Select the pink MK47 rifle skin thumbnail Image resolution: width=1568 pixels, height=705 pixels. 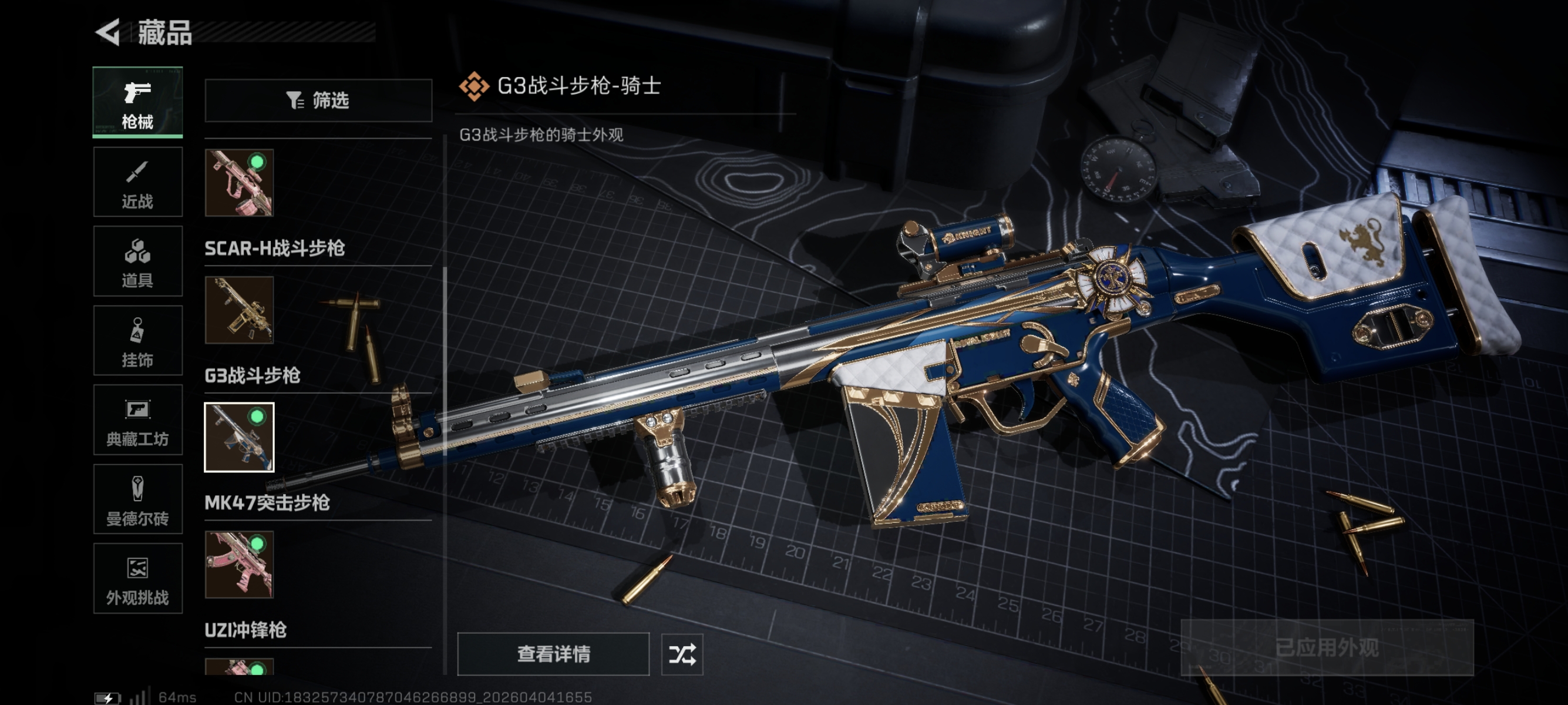pyautogui.click(x=239, y=565)
